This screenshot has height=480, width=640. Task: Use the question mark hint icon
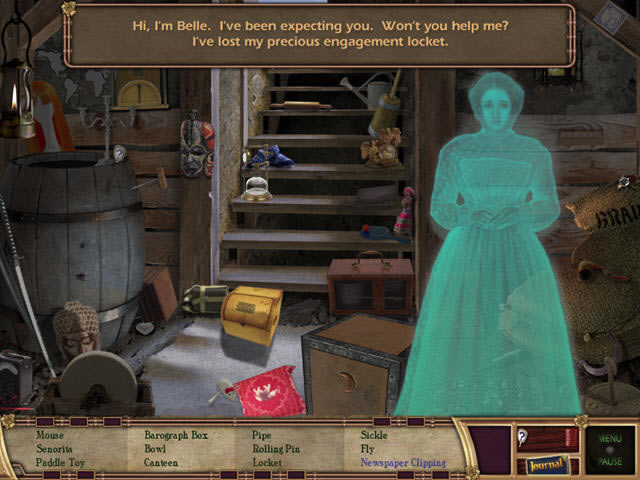point(523,436)
